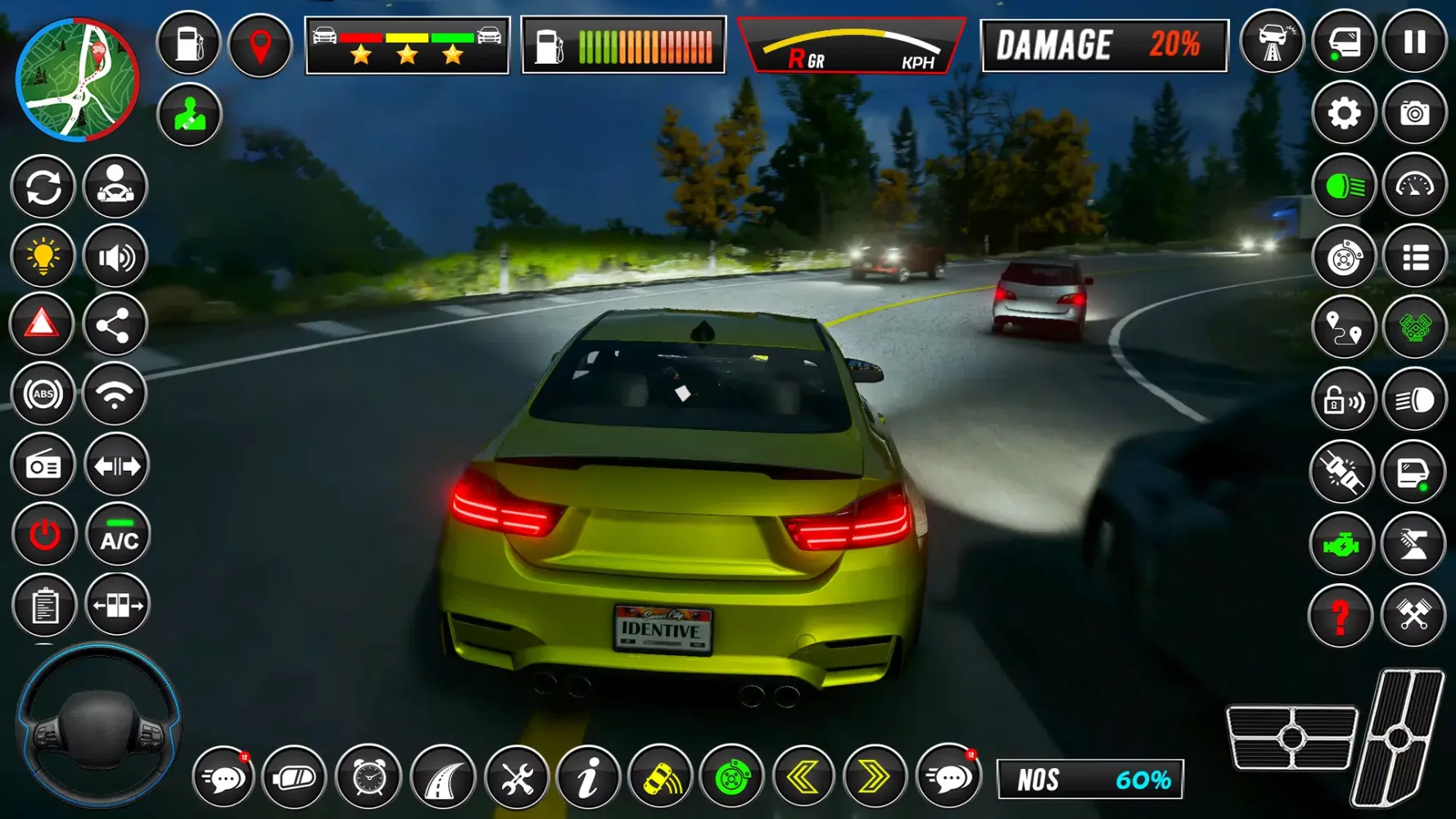Open the right arrow chevron control
Viewport: 1456px width, 819px height.
pos(878,779)
